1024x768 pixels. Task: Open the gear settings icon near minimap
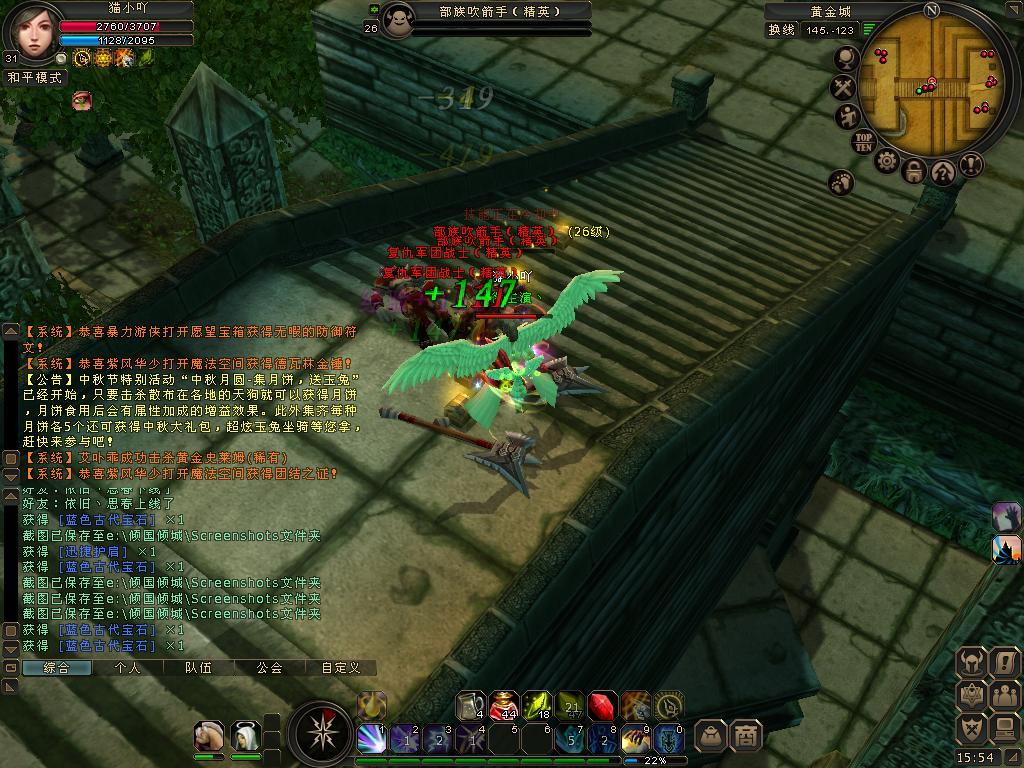click(887, 160)
